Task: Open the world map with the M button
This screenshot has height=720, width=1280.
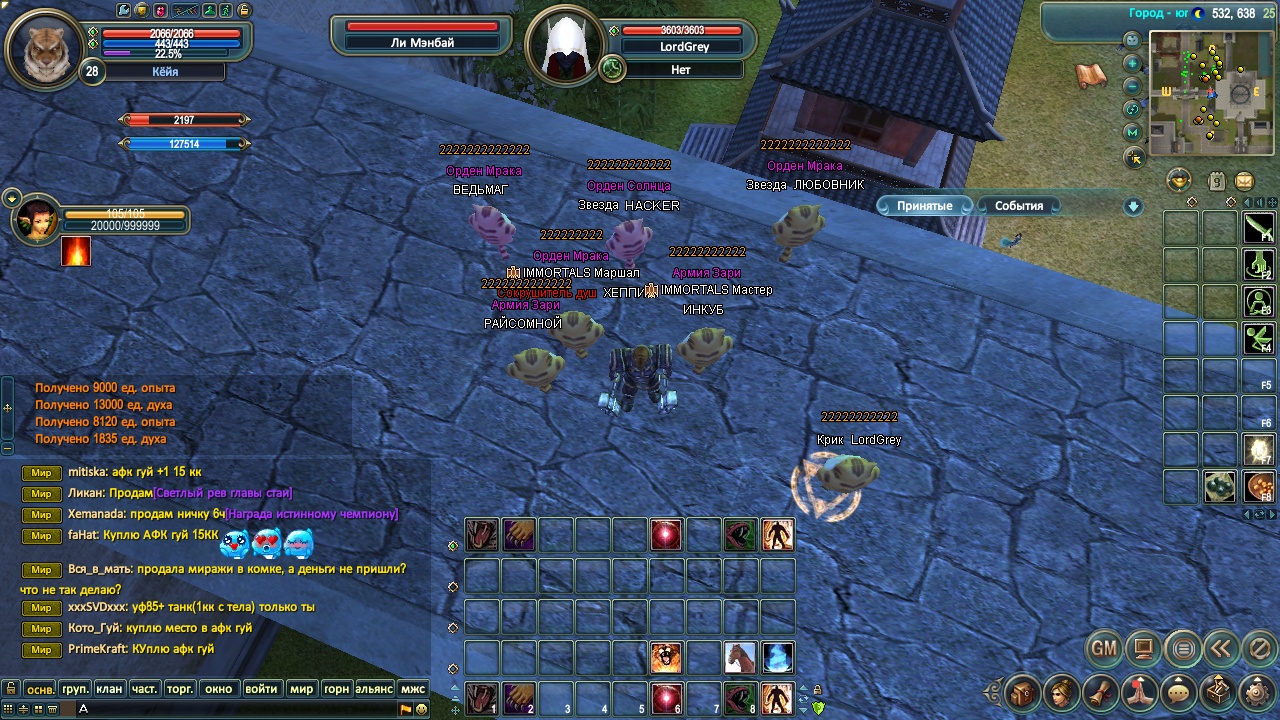Action: [1133, 132]
